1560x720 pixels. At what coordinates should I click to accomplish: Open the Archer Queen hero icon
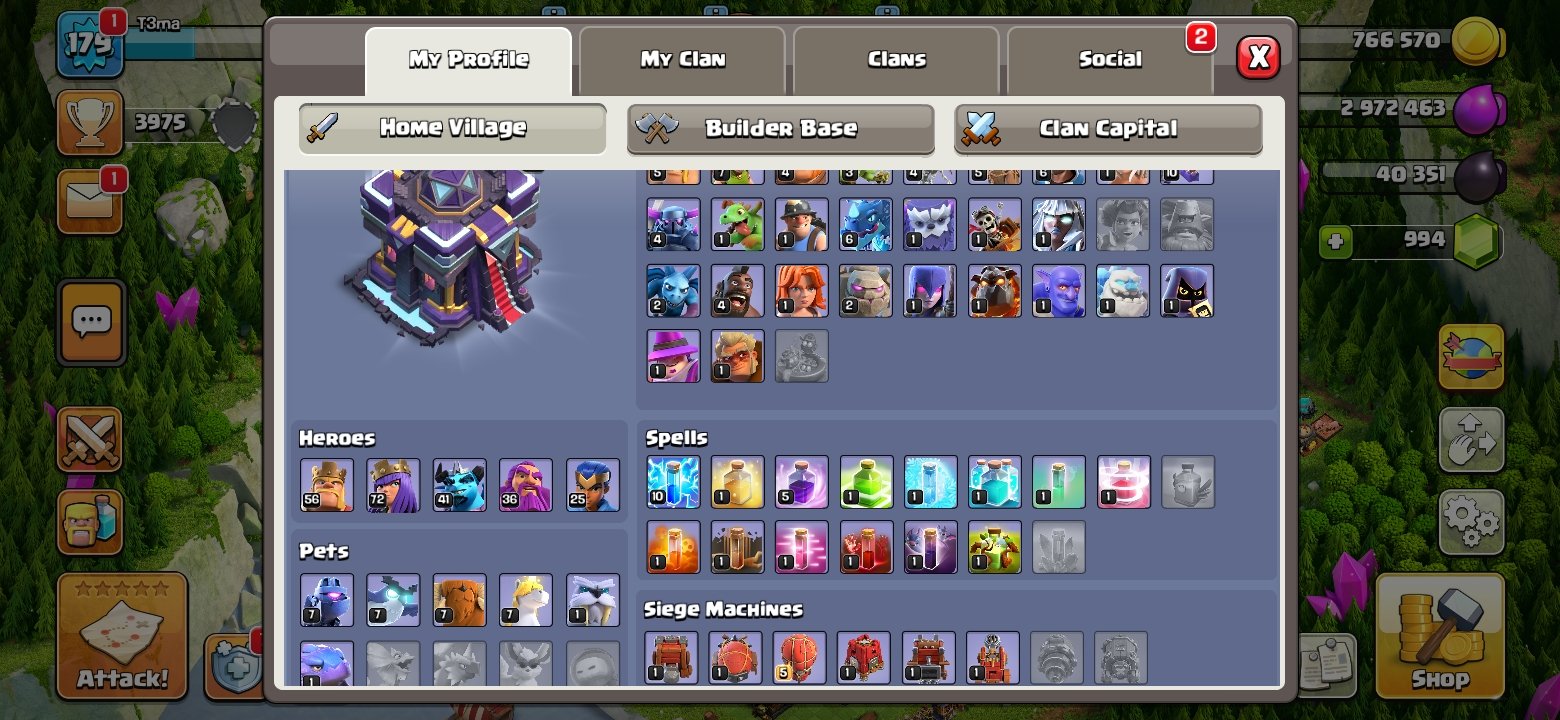click(x=393, y=485)
